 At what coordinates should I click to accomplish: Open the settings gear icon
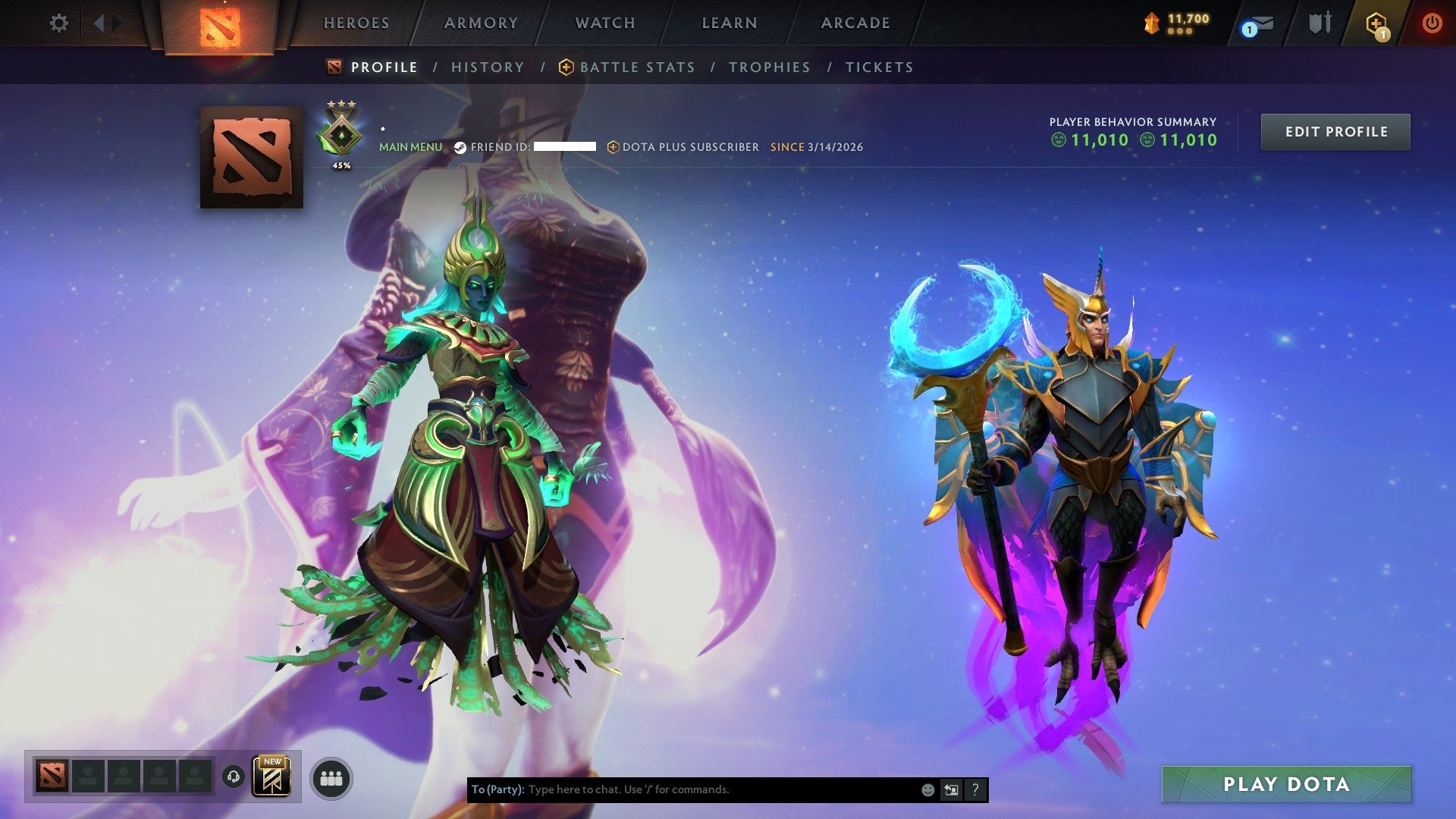pyautogui.click(x=58, y=23)
